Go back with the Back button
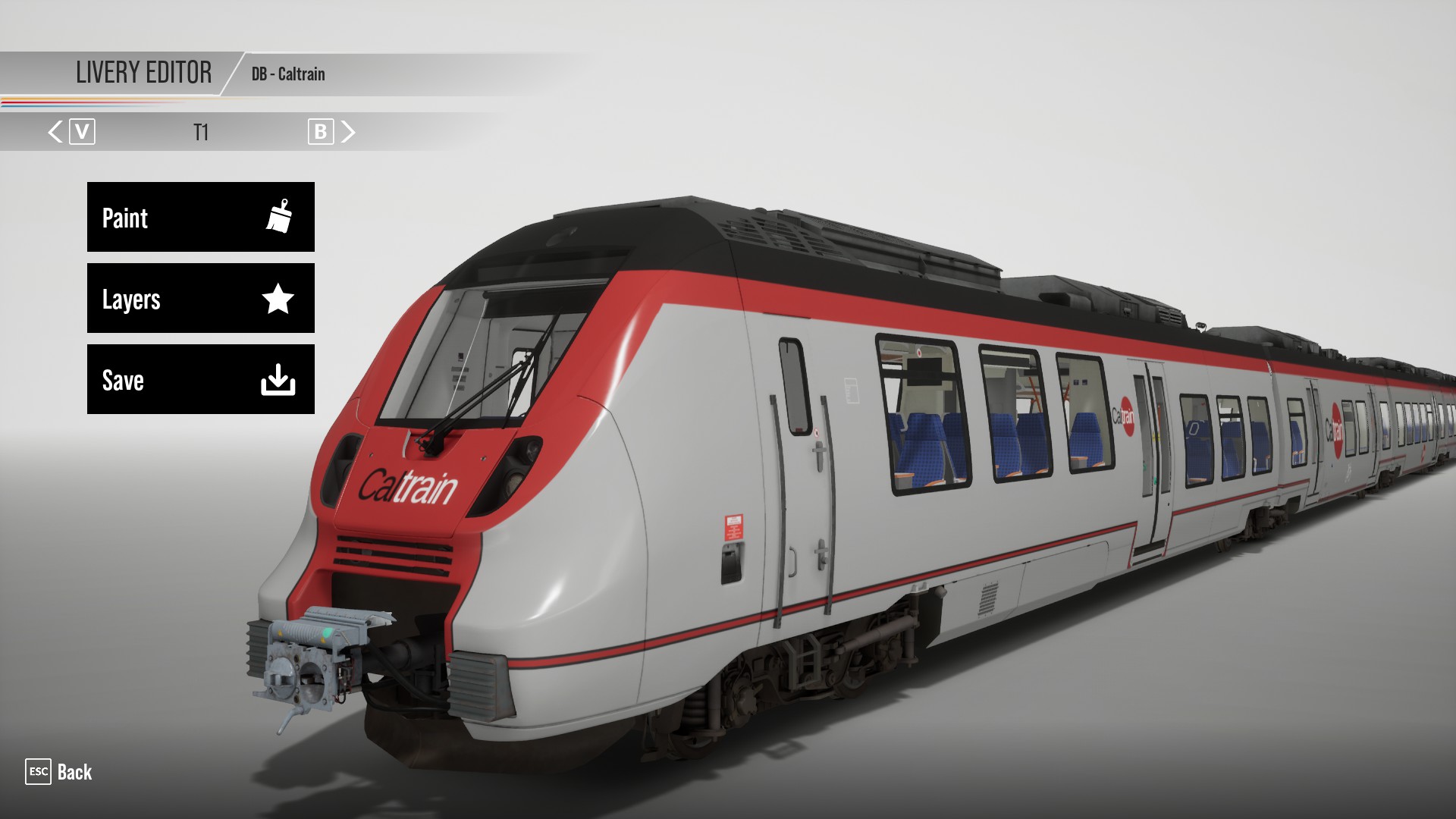Screen dimensions: 1456x819 pyautogui.click(x=59, y=772)
